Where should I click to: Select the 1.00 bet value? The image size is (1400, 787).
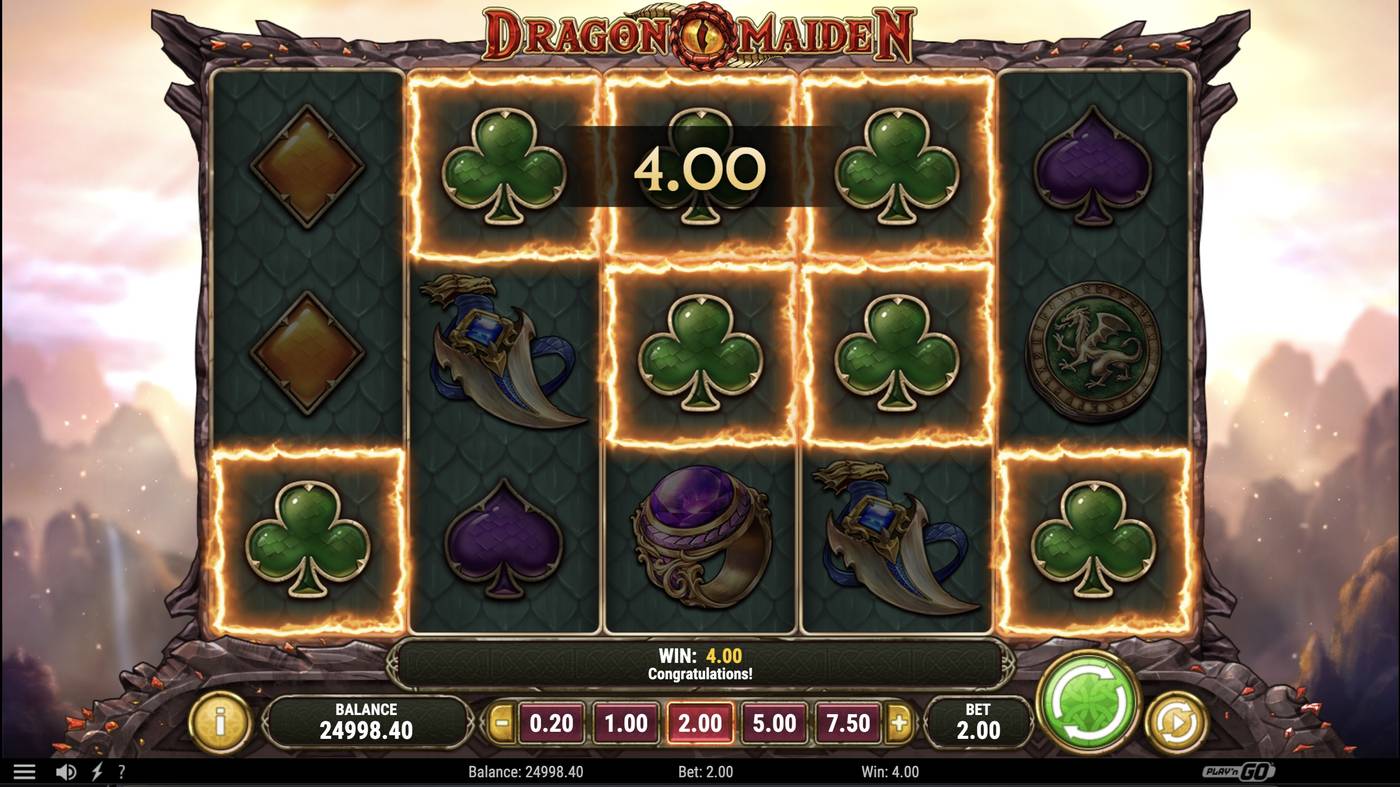click(x=624, y=721)
